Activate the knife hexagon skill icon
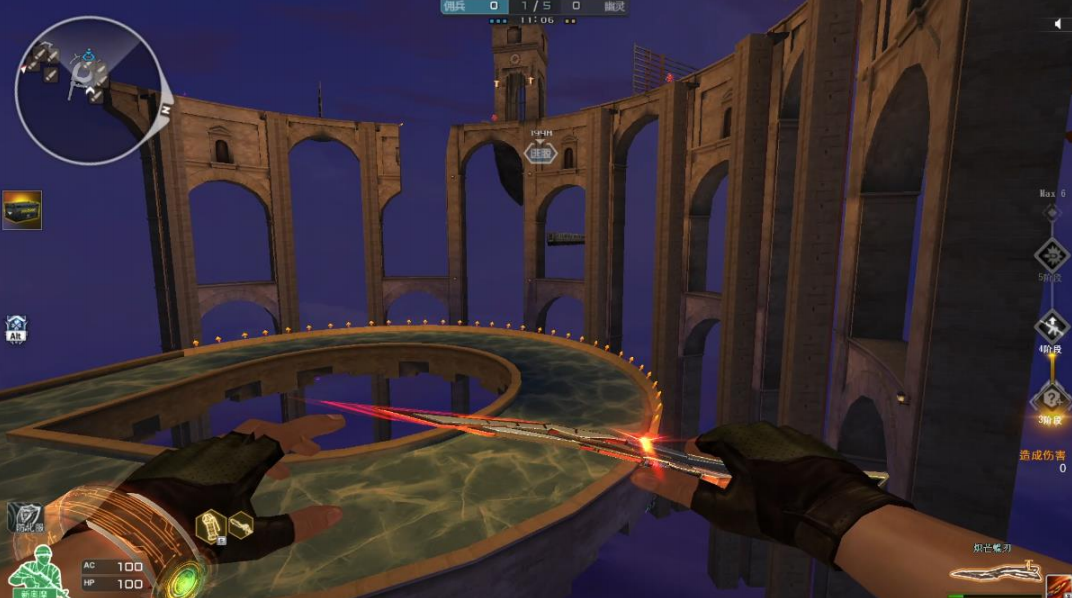 pyautogui.click(x=241, y=525)
